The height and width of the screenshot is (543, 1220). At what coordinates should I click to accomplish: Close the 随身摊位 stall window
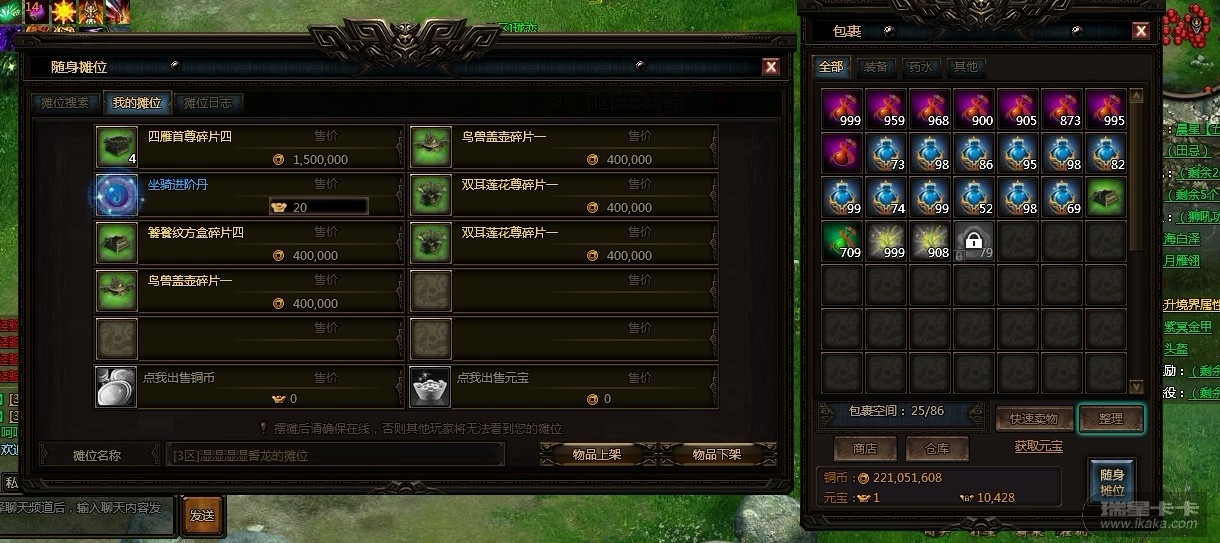771,67
